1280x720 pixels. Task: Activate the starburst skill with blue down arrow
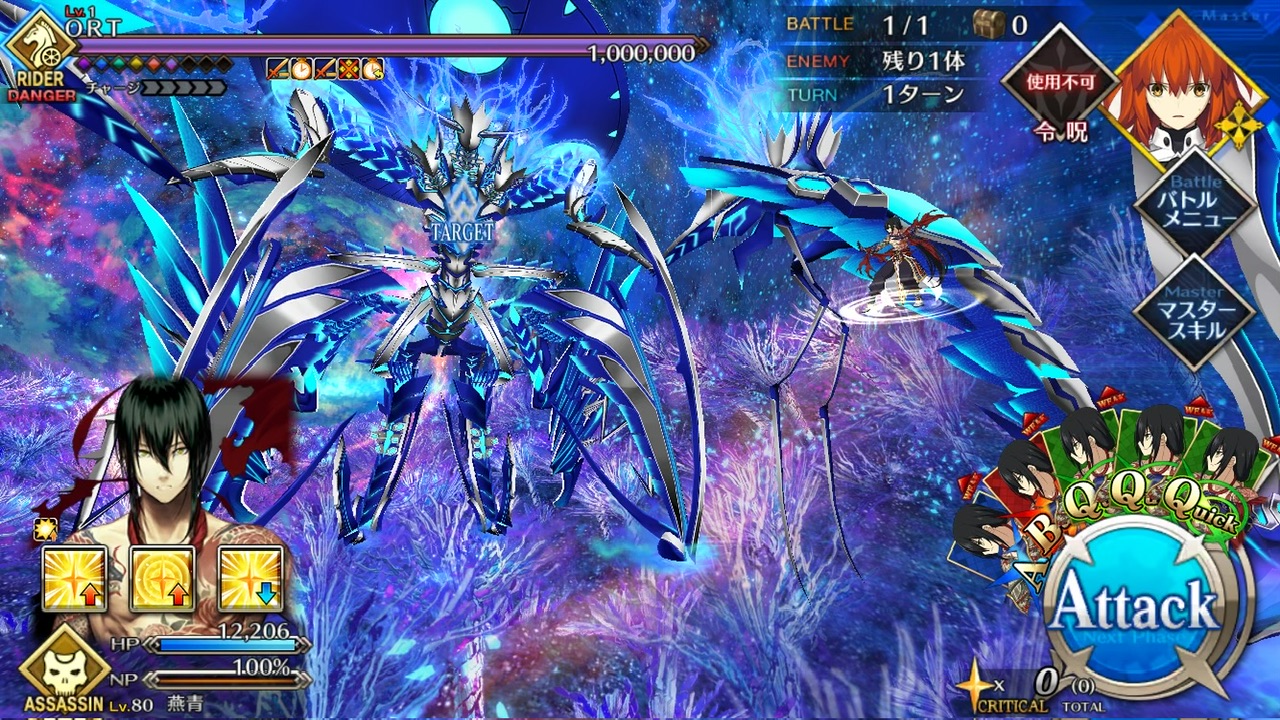pos(250,579)
